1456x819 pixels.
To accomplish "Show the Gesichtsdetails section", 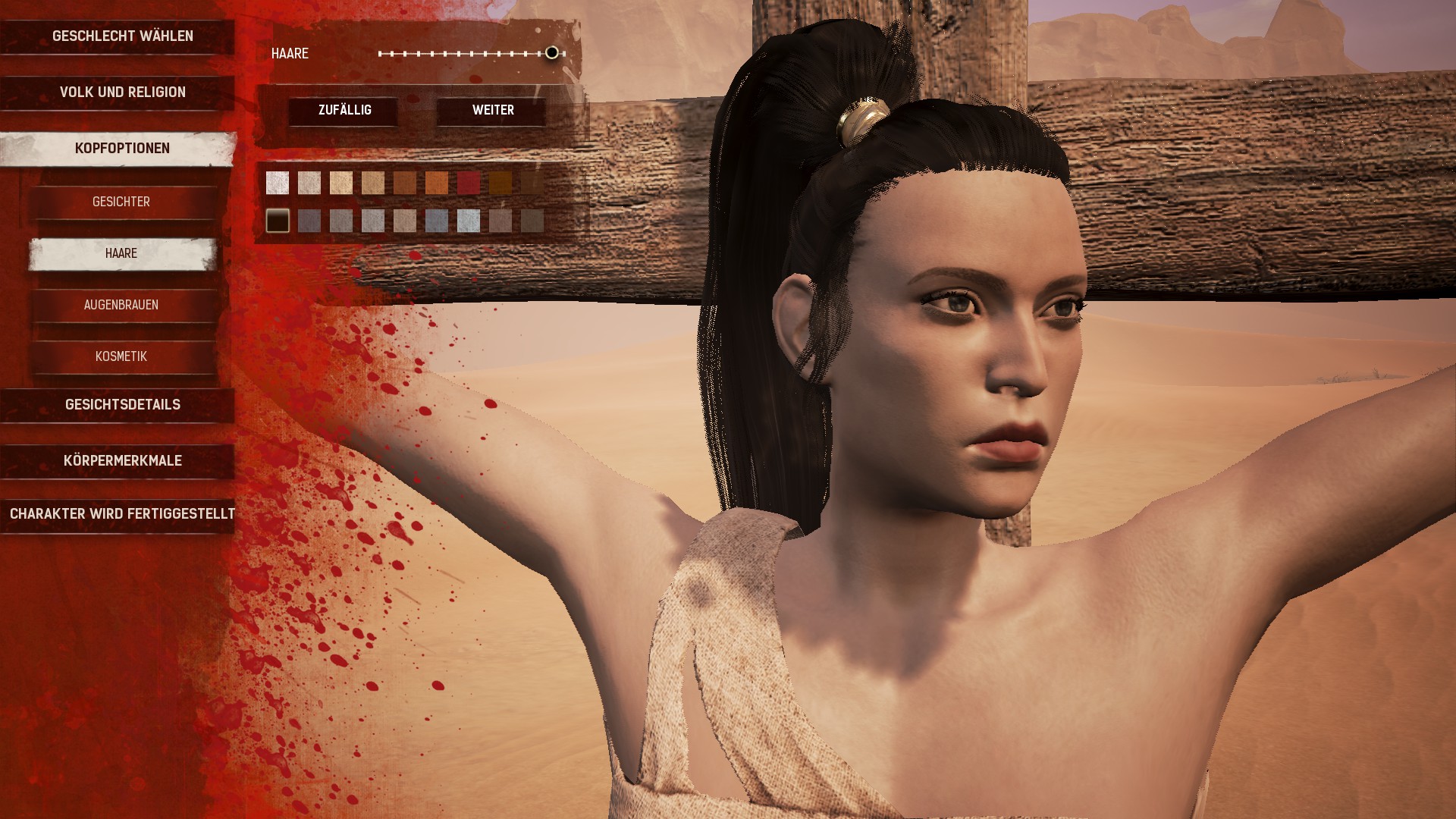I will [122, 404].
